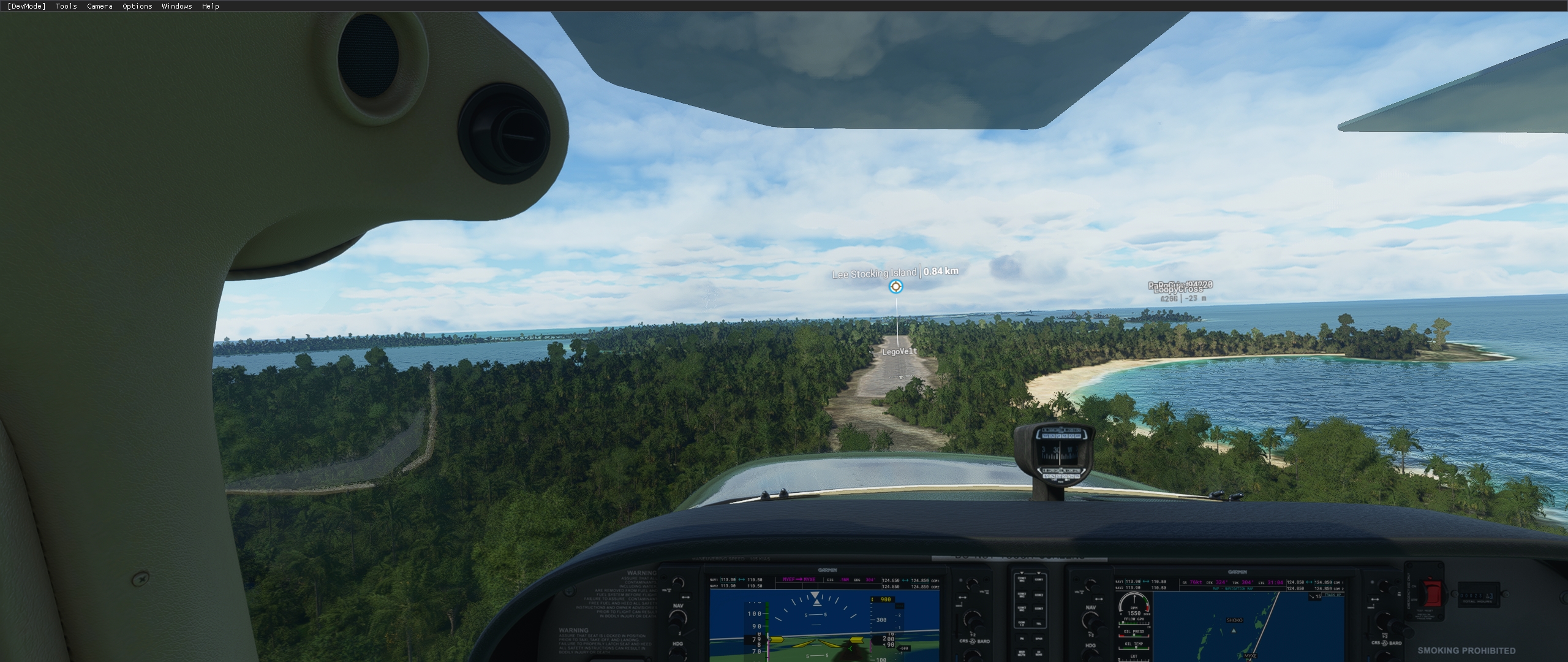Select the Help menu item
Image resolution: width=1568 pixels, height=662 pixels.
(x=209, y=6)
